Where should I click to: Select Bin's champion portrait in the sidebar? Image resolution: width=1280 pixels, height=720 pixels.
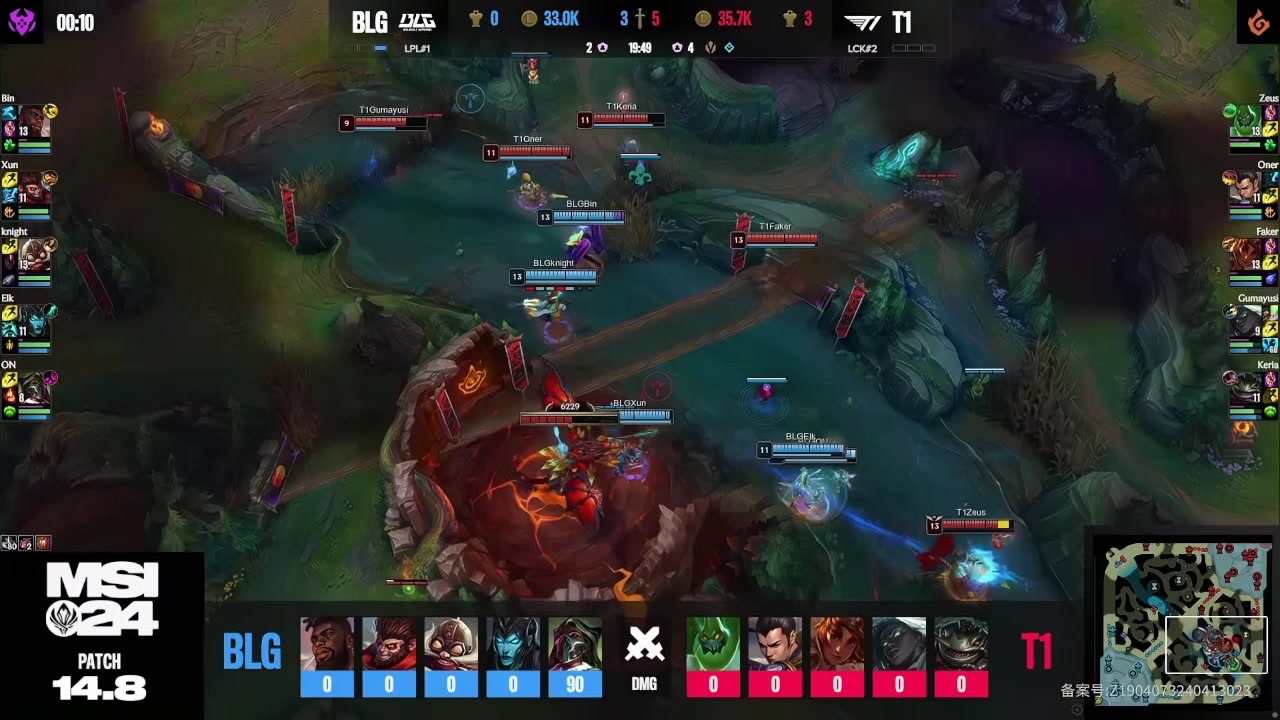tap(33, 121)
